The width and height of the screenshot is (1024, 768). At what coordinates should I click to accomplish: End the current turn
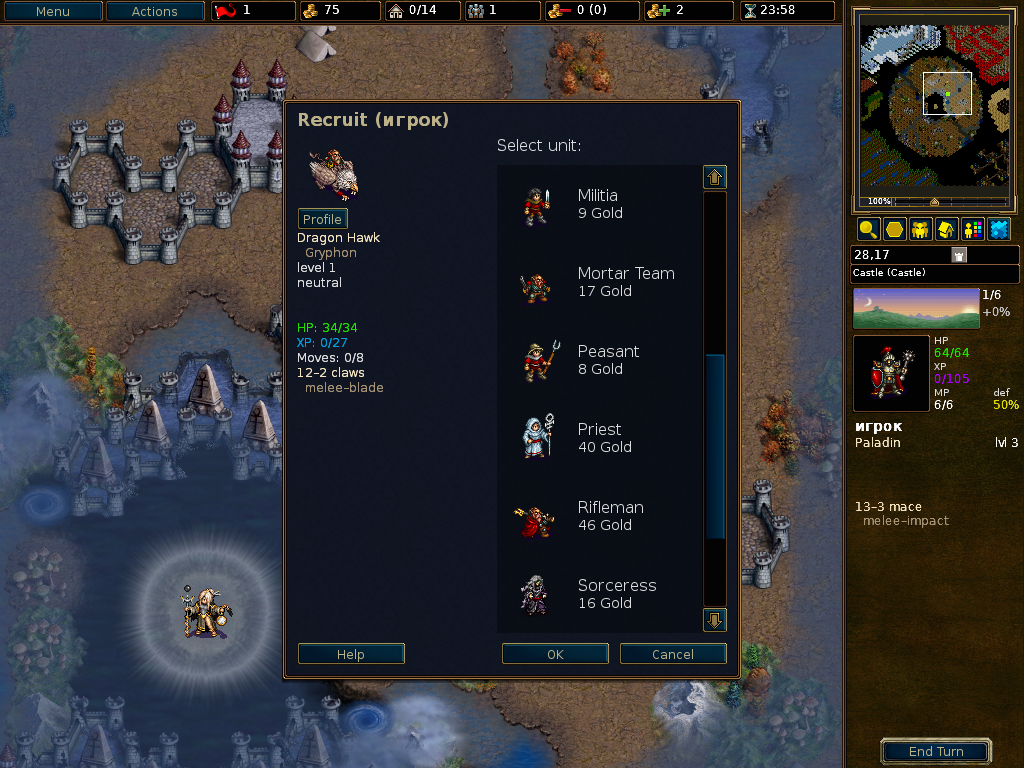(936, 751)
